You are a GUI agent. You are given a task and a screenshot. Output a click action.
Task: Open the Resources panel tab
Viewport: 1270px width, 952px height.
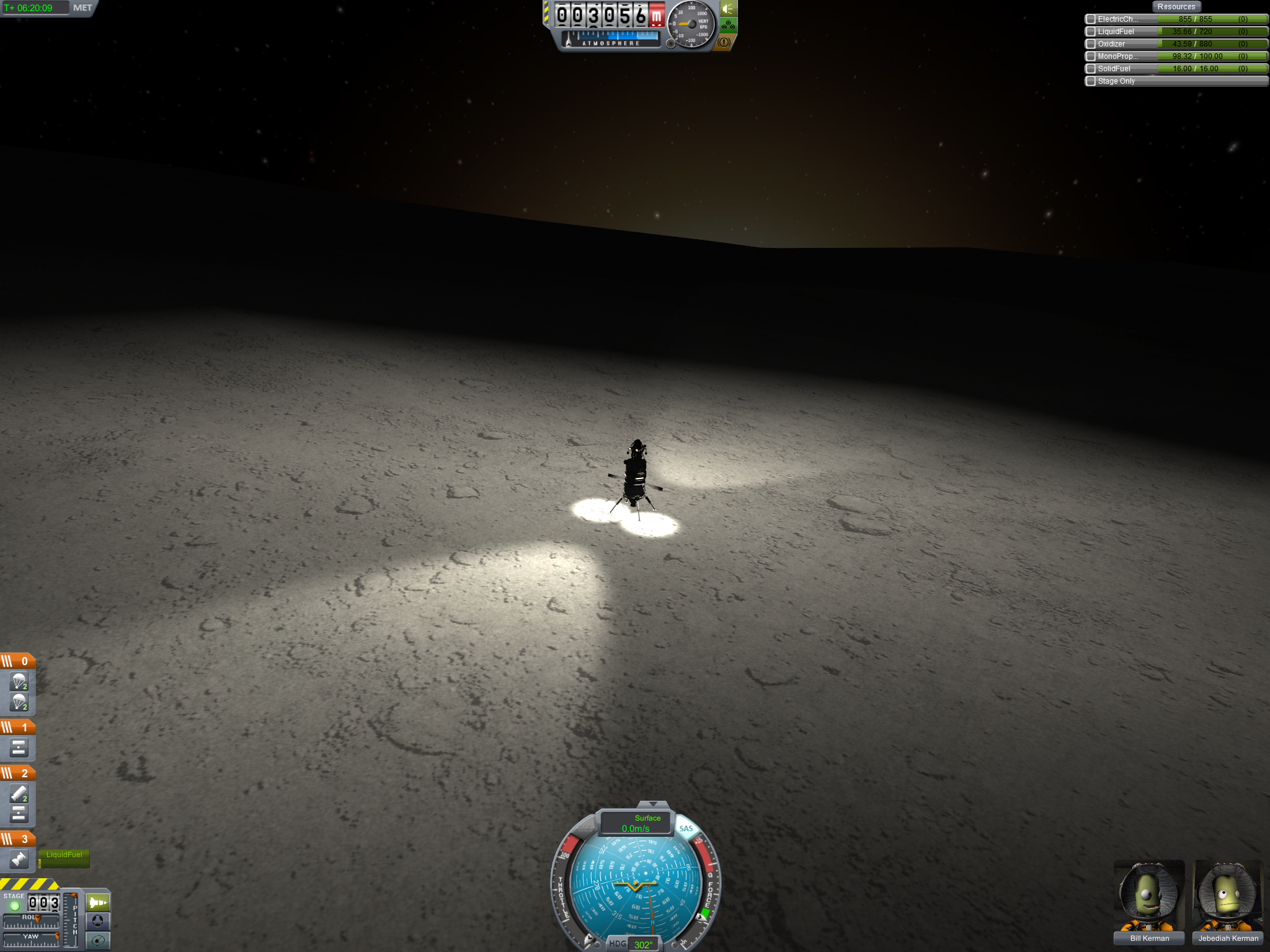(1176, 7)
